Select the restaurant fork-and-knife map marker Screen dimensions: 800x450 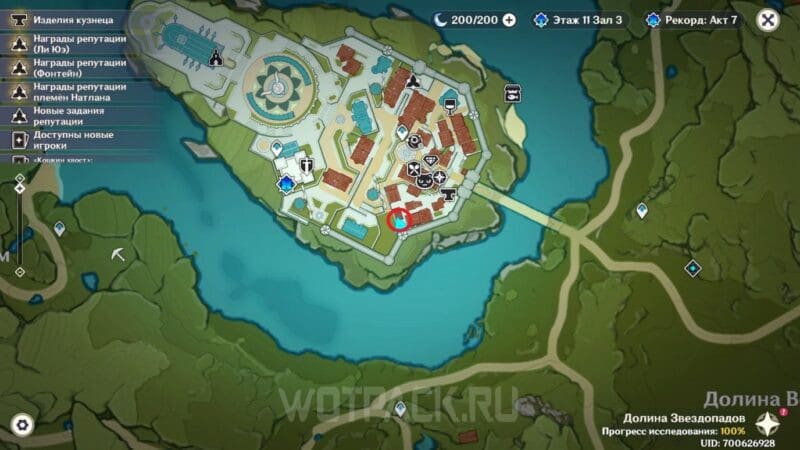tap(411, 170)
